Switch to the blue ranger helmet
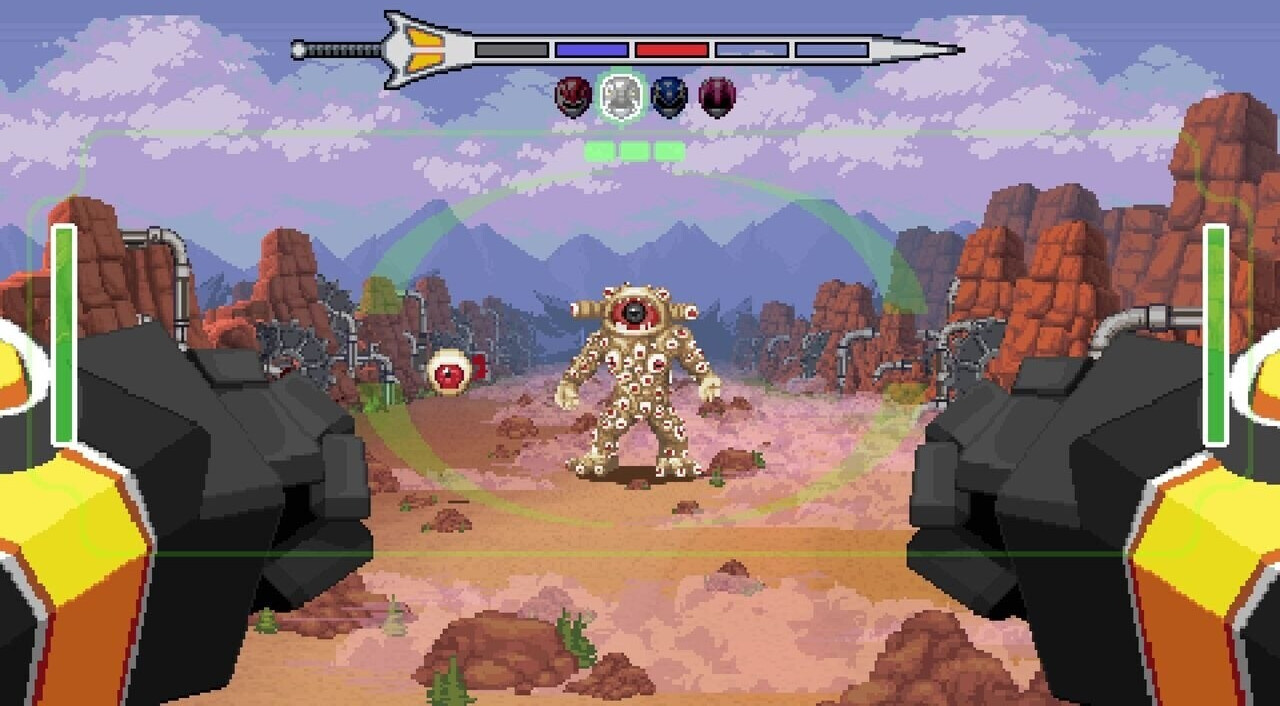1280x706 pixels. click(669, 98)
